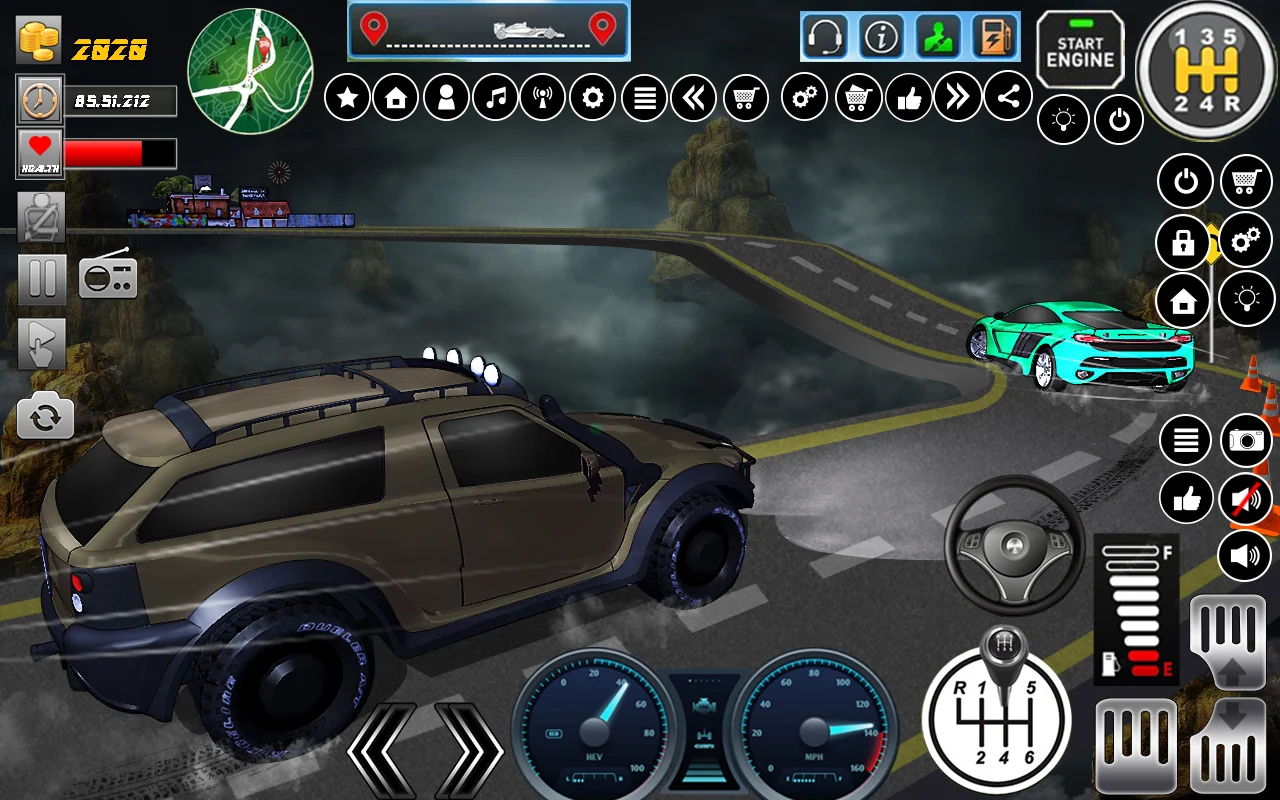The width and height of the screenshot is (1280, 800).
Task: Open the yellow H-pattern gearbox icon
Action: [x=1205, y=70]
